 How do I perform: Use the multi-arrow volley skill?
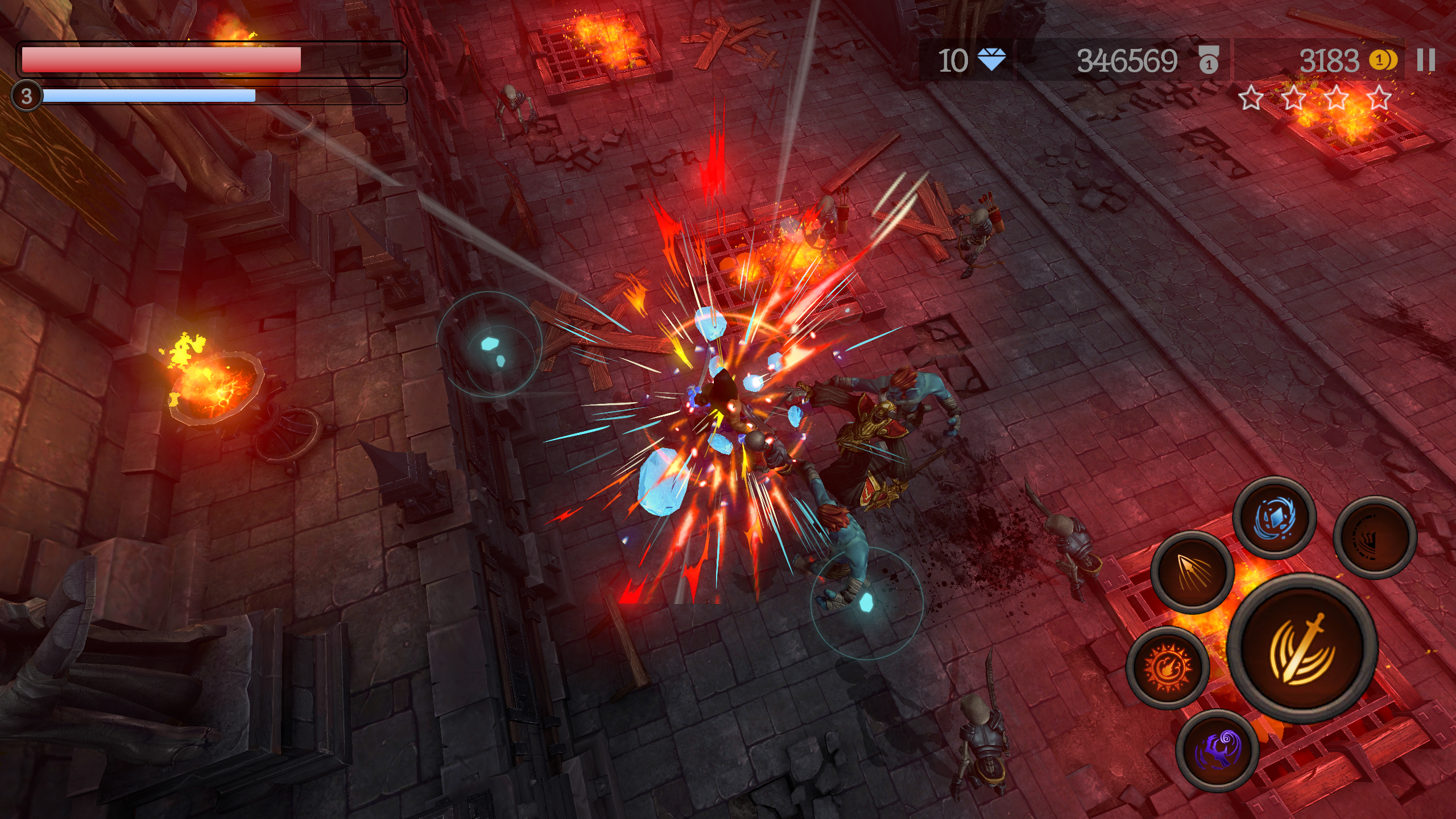(1192, 572)
